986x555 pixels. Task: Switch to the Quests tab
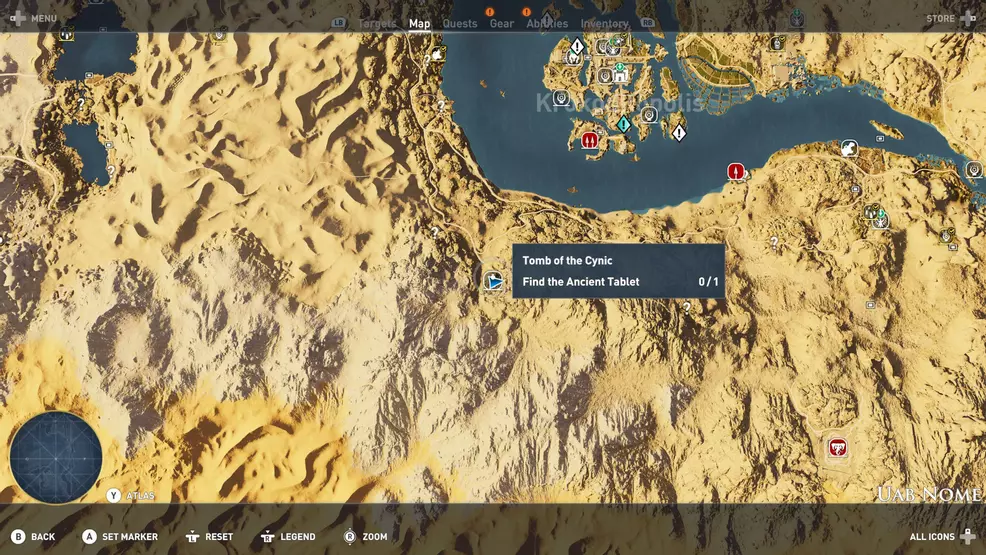pos(460,24)
